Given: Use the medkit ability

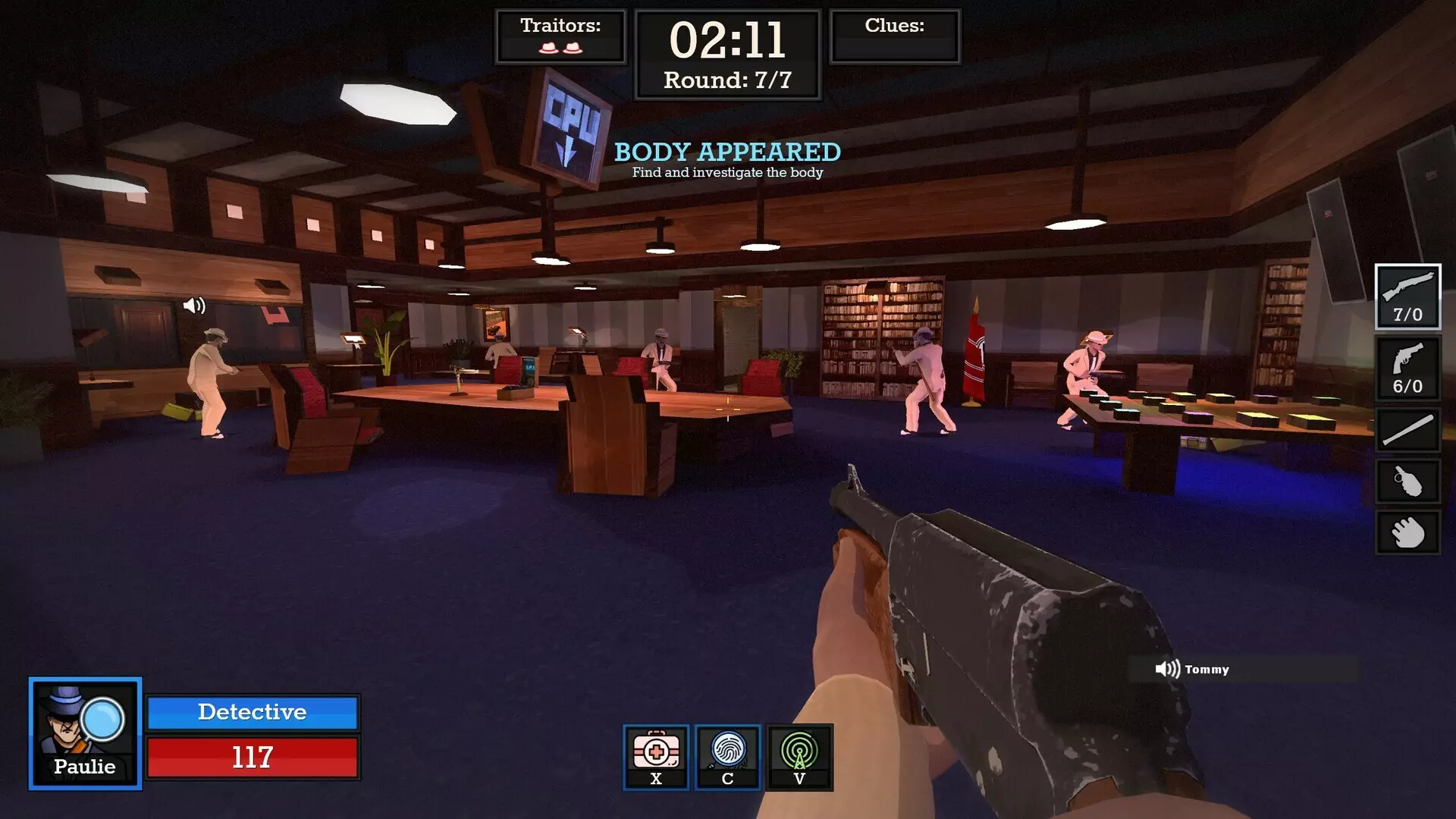Looking at the screenshot, I should pos(656,757).
